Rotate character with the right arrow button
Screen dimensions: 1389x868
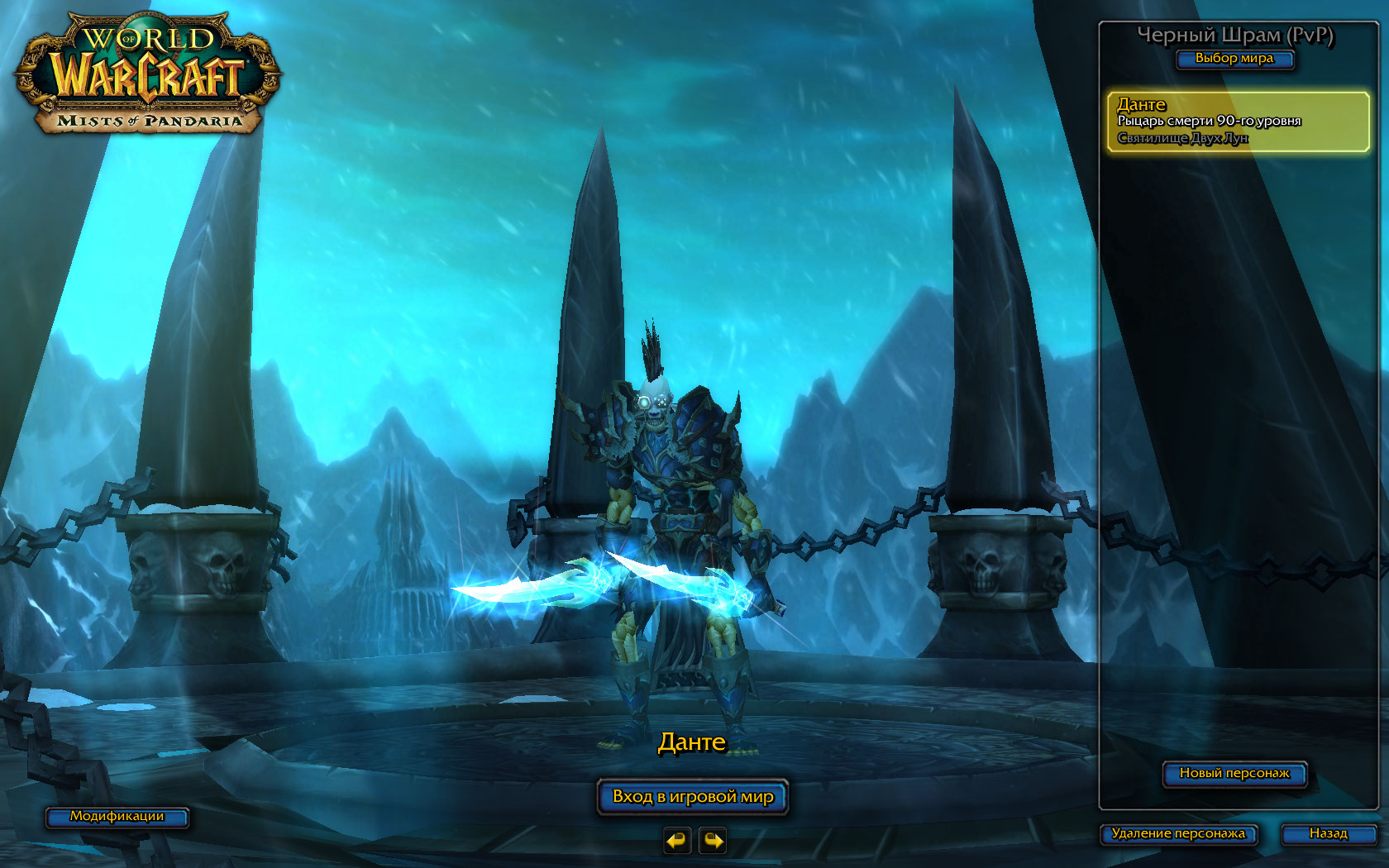click(x=713, y=841)
